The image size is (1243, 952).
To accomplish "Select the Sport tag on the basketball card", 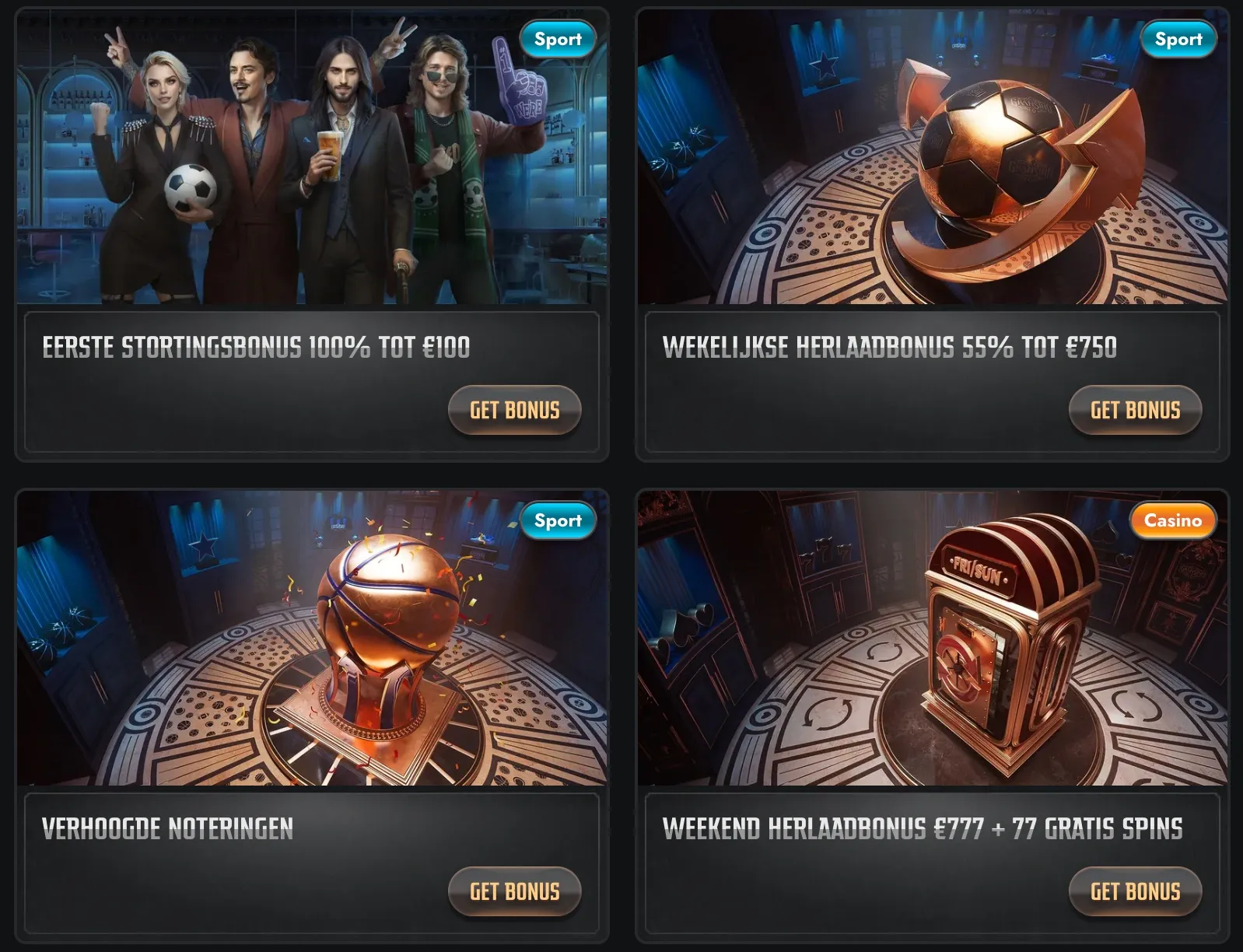I will pyautogui.click(x=558, y=520).
